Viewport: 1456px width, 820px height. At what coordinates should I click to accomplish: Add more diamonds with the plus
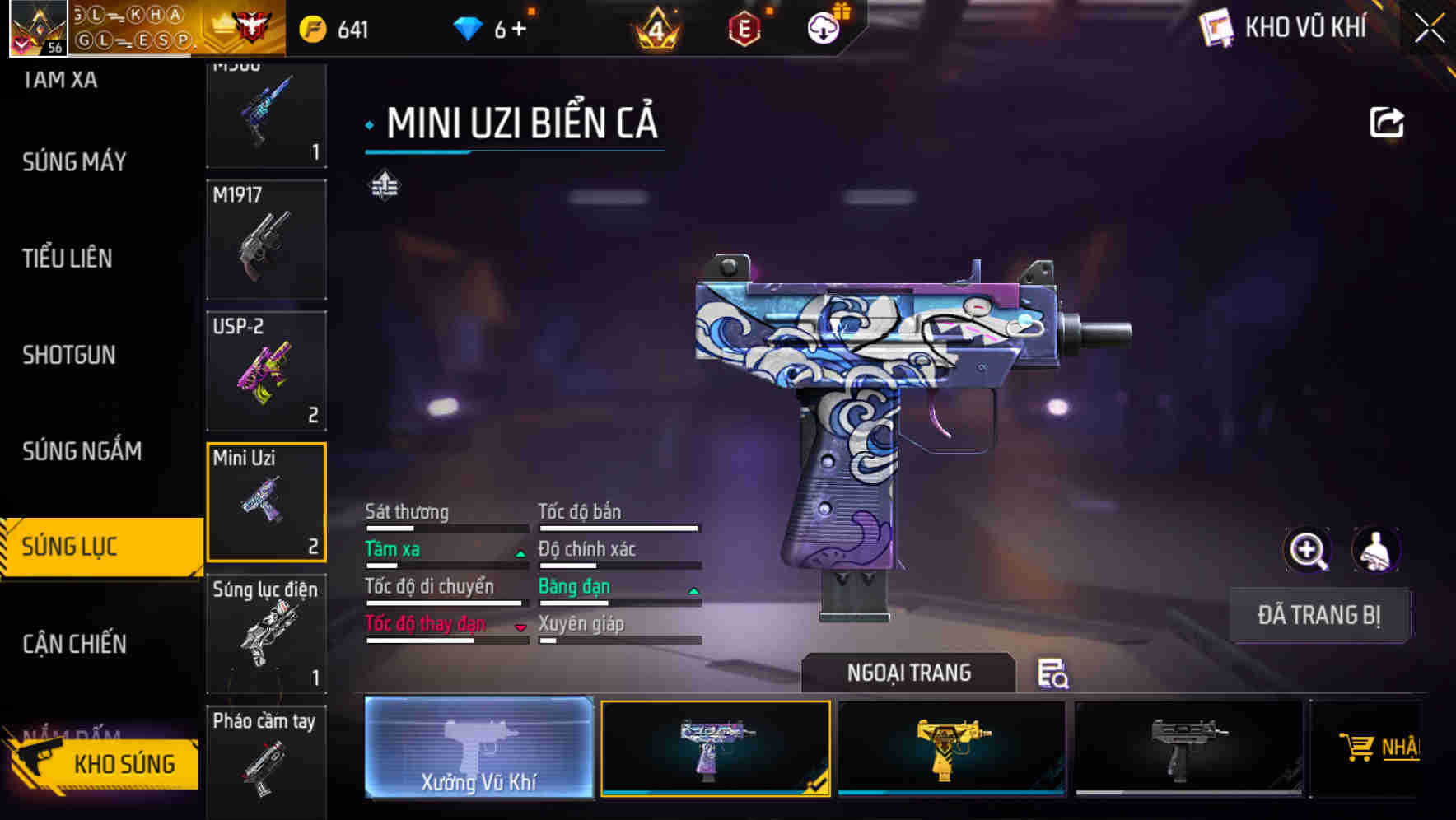point(519,30)
